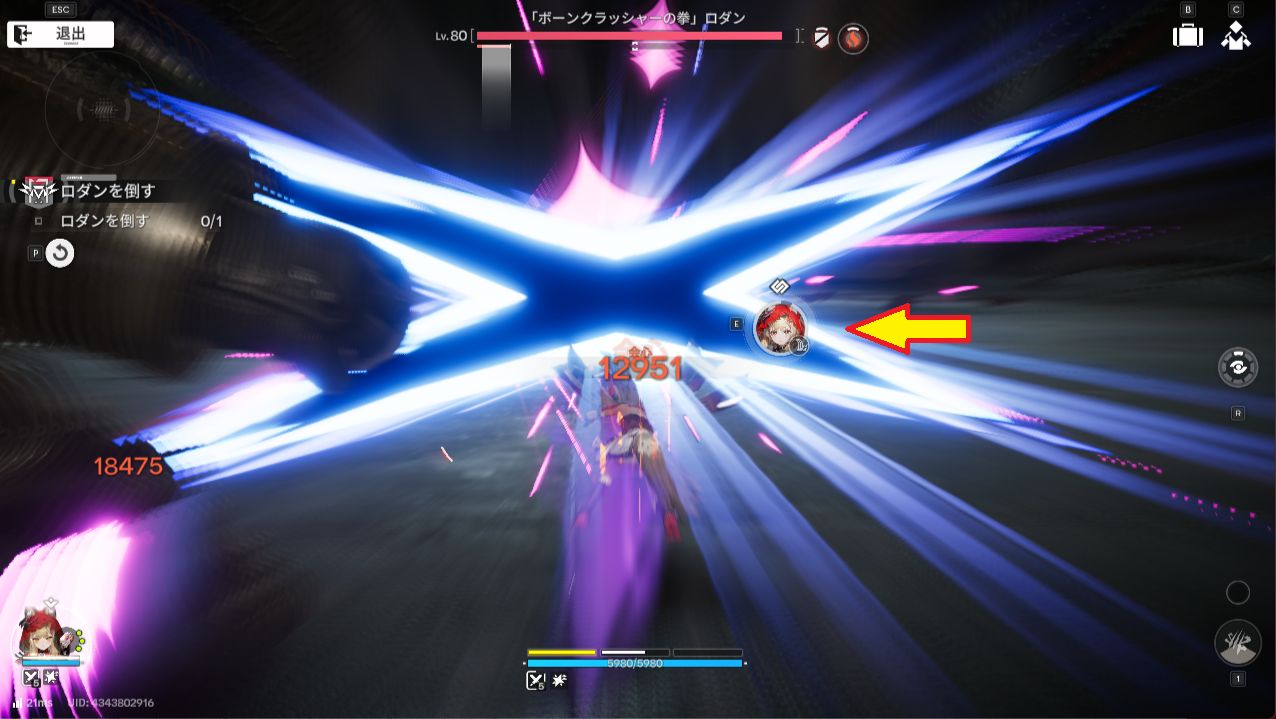Open the backpack inventory icon
The image size is (1276, 719).
point(1187,35)
